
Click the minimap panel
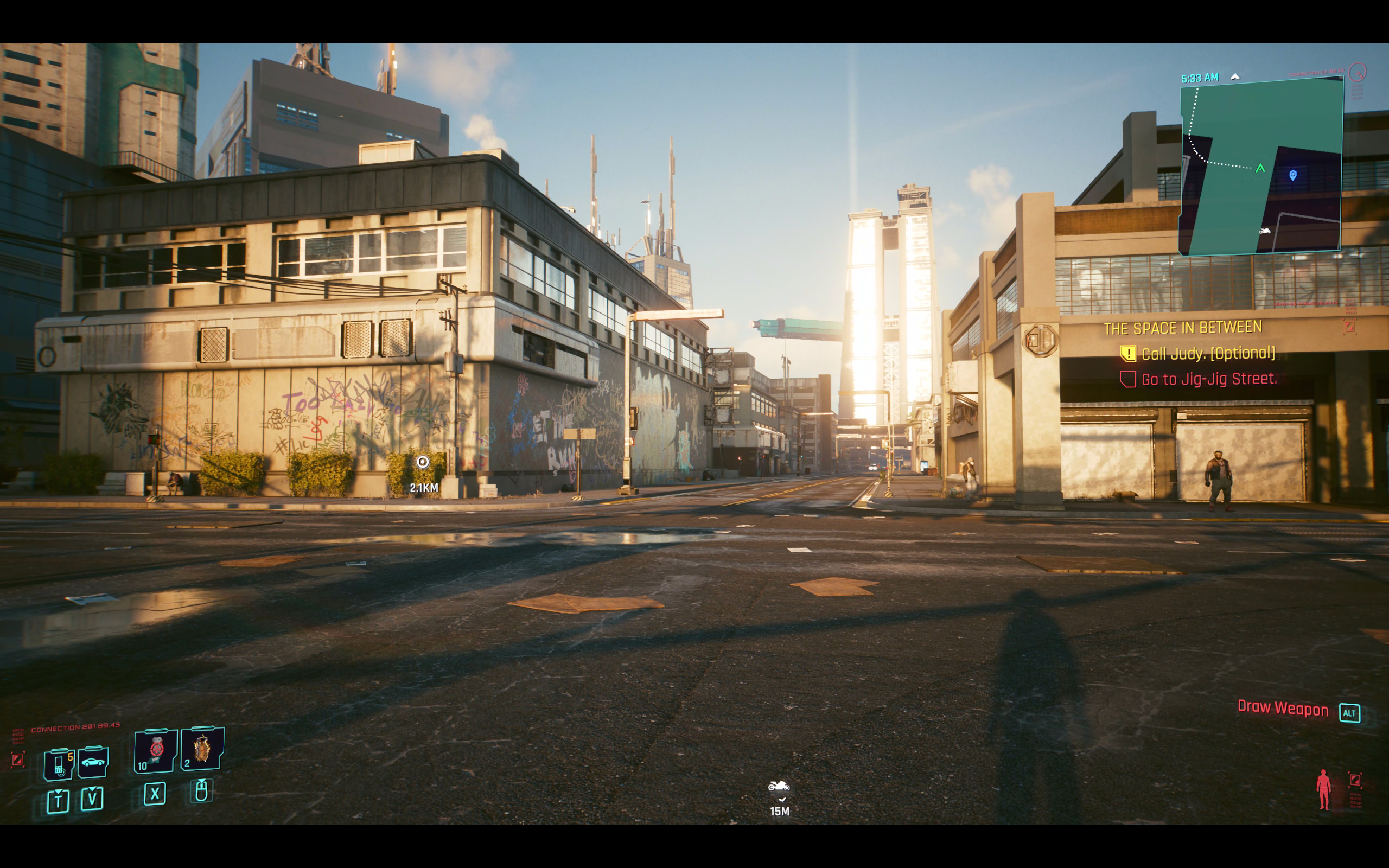click(x=1260, y=167)
